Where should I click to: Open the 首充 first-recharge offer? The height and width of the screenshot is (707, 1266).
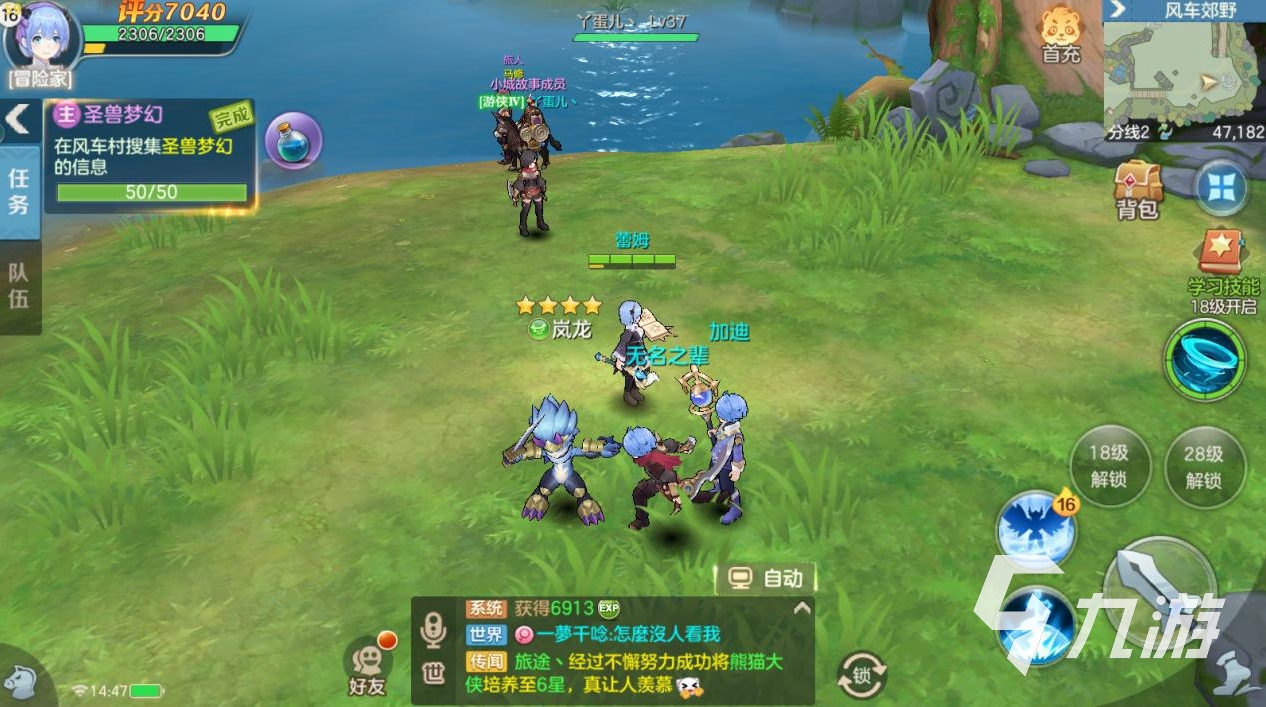pos(1061,35)
